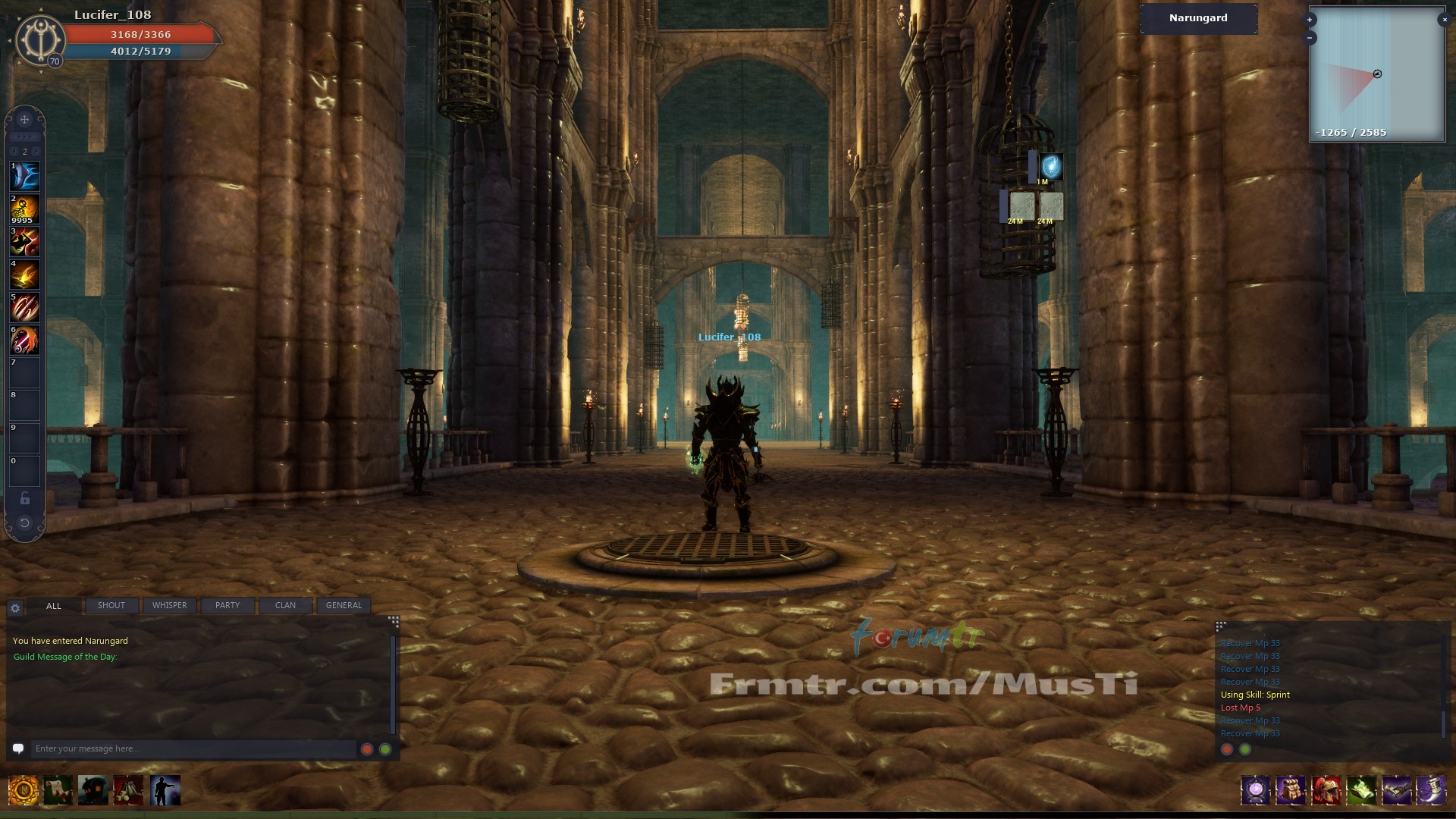1456x819 pixels.
Task: Open the red-plumed helmet menu icon
Action: (x=1326, y=791)
